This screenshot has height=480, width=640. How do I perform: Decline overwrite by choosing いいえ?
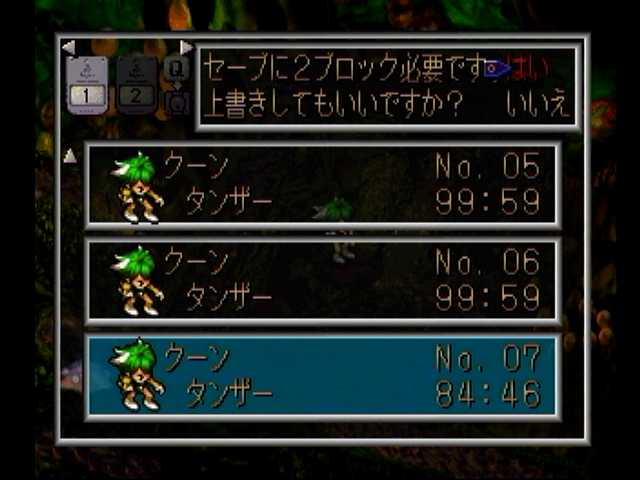(x=538, y=105)
